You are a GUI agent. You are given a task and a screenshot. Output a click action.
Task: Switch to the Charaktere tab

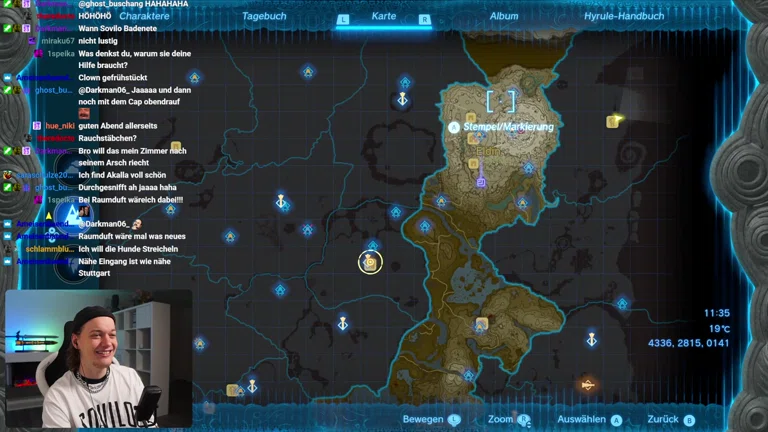(144, 16)
